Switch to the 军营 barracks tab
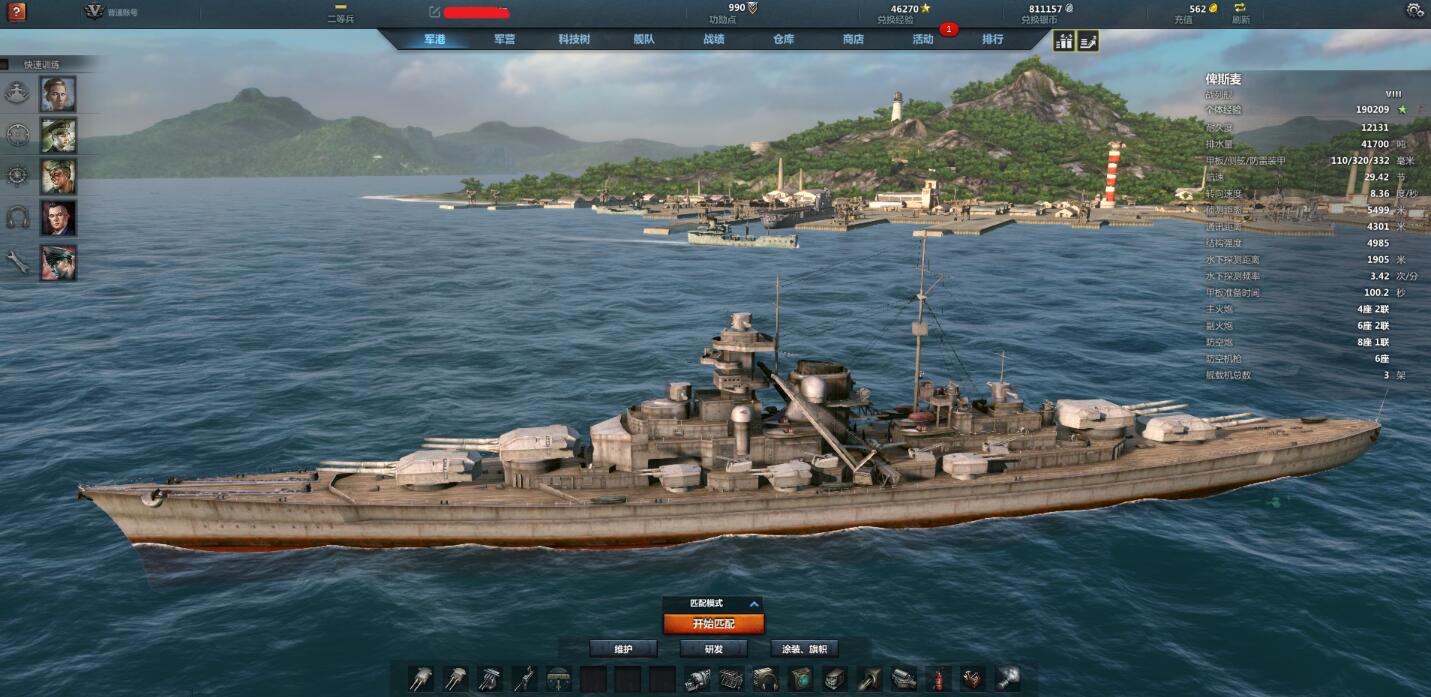The image size is (1431, 697). [x=504, y=40]
